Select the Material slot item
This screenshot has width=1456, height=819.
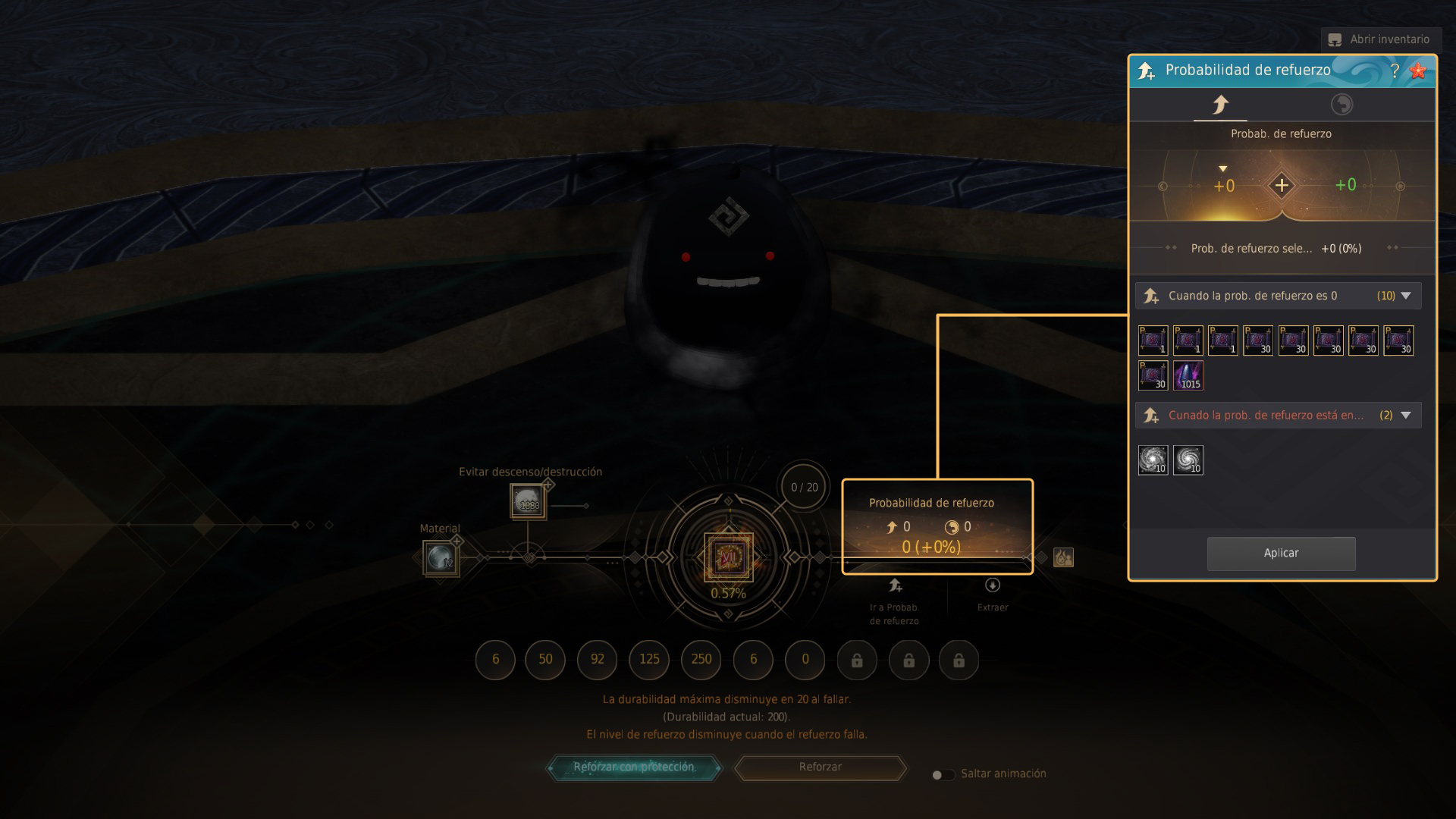(x=441, y=559)
